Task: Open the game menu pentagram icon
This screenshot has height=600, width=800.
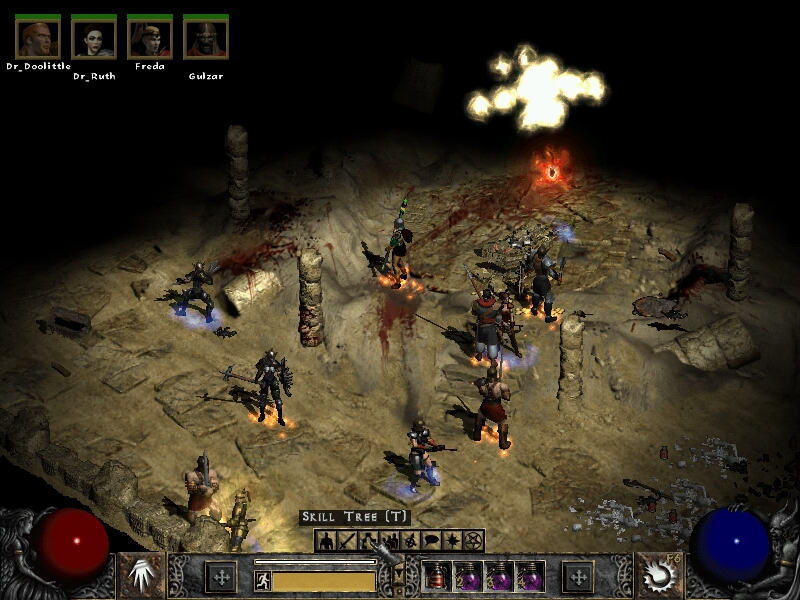Action: pos(474,541)
